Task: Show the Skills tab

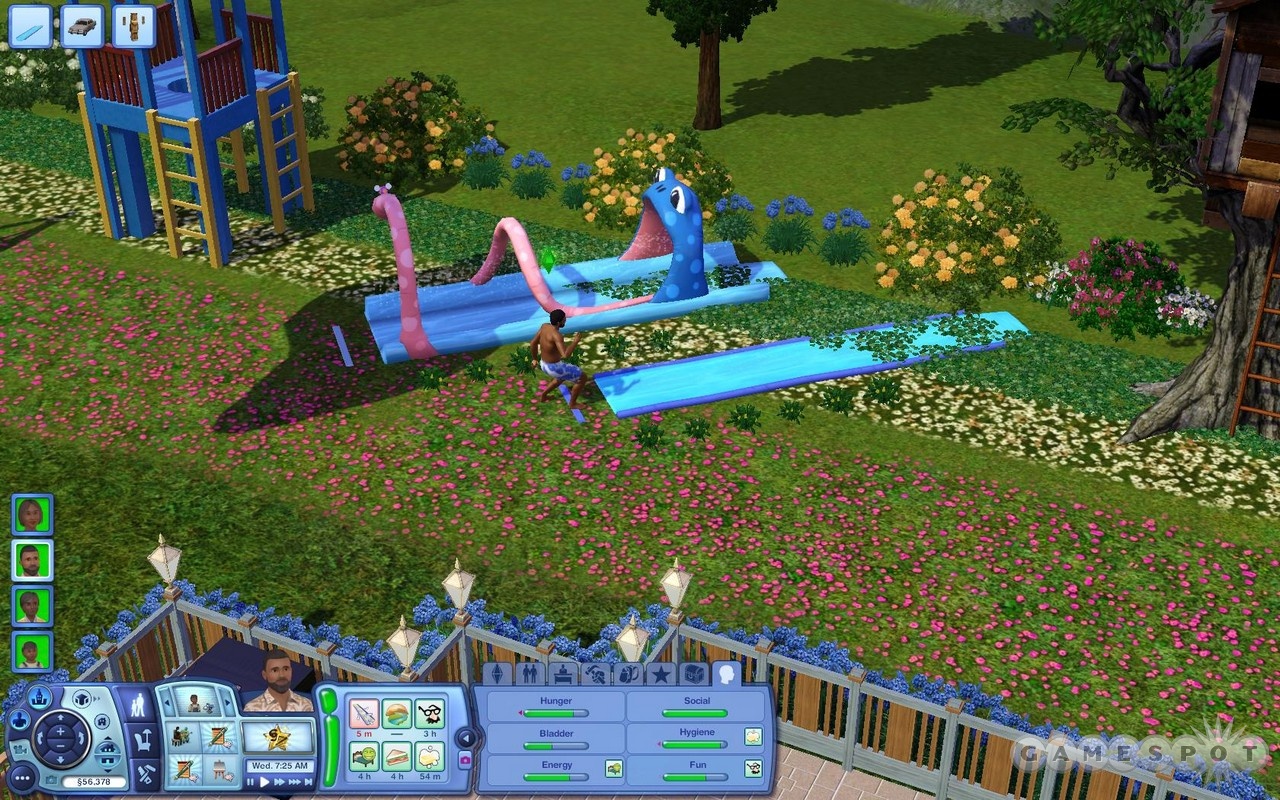Action: (x=595, y=673)
